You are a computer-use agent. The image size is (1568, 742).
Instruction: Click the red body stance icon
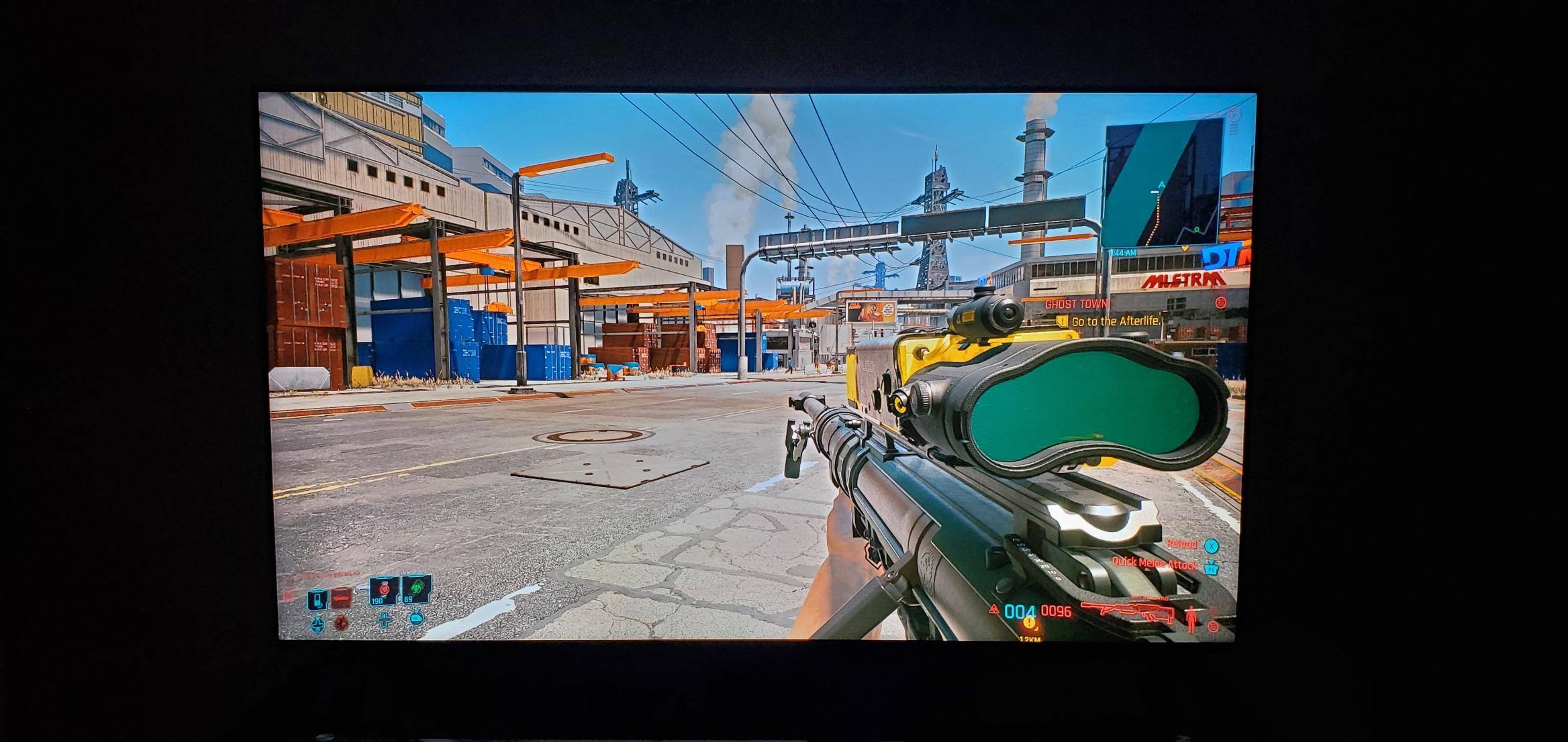click(1191, 618)
